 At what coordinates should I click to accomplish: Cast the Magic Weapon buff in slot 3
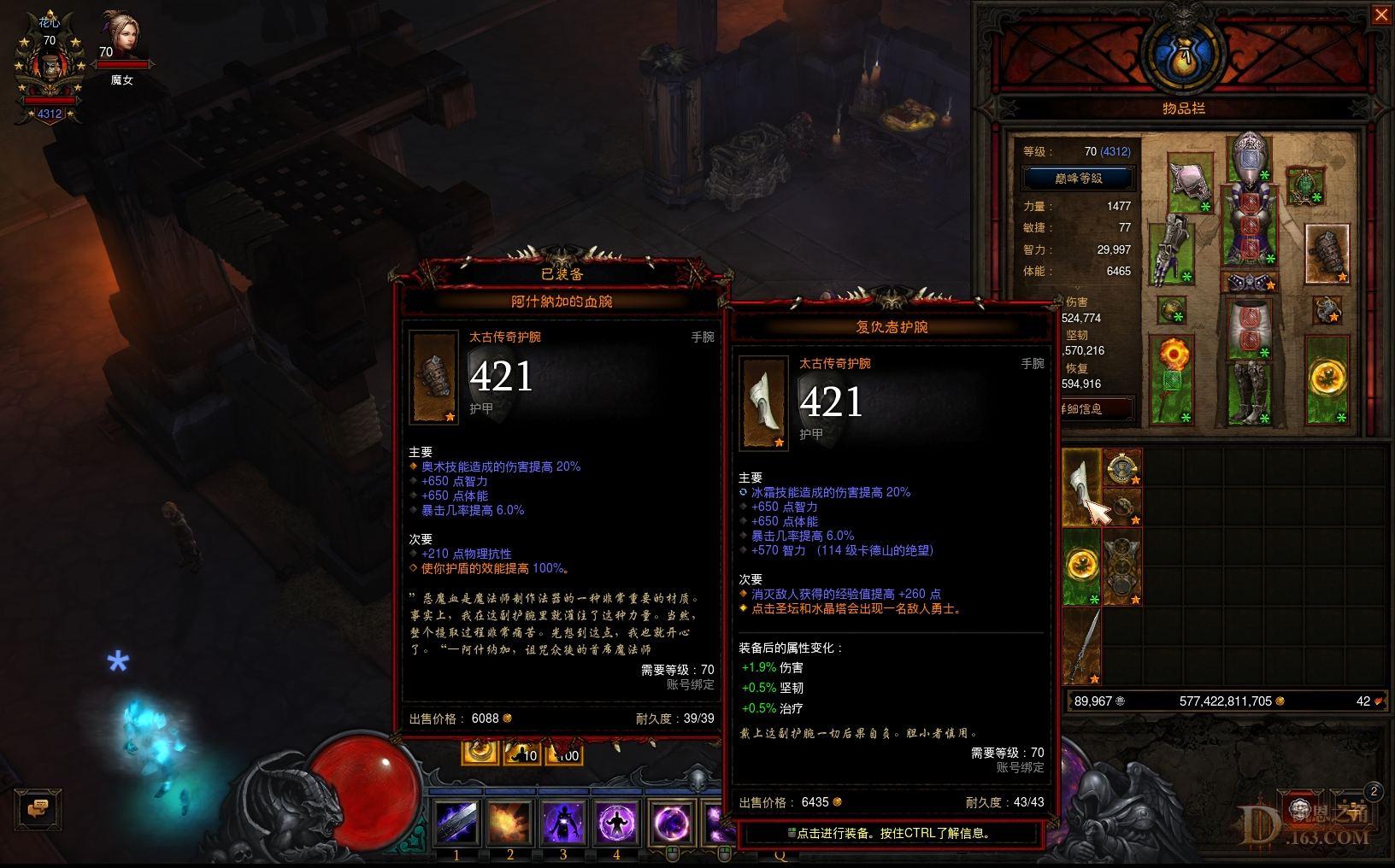pyautogui.click(x=562, y=822)
